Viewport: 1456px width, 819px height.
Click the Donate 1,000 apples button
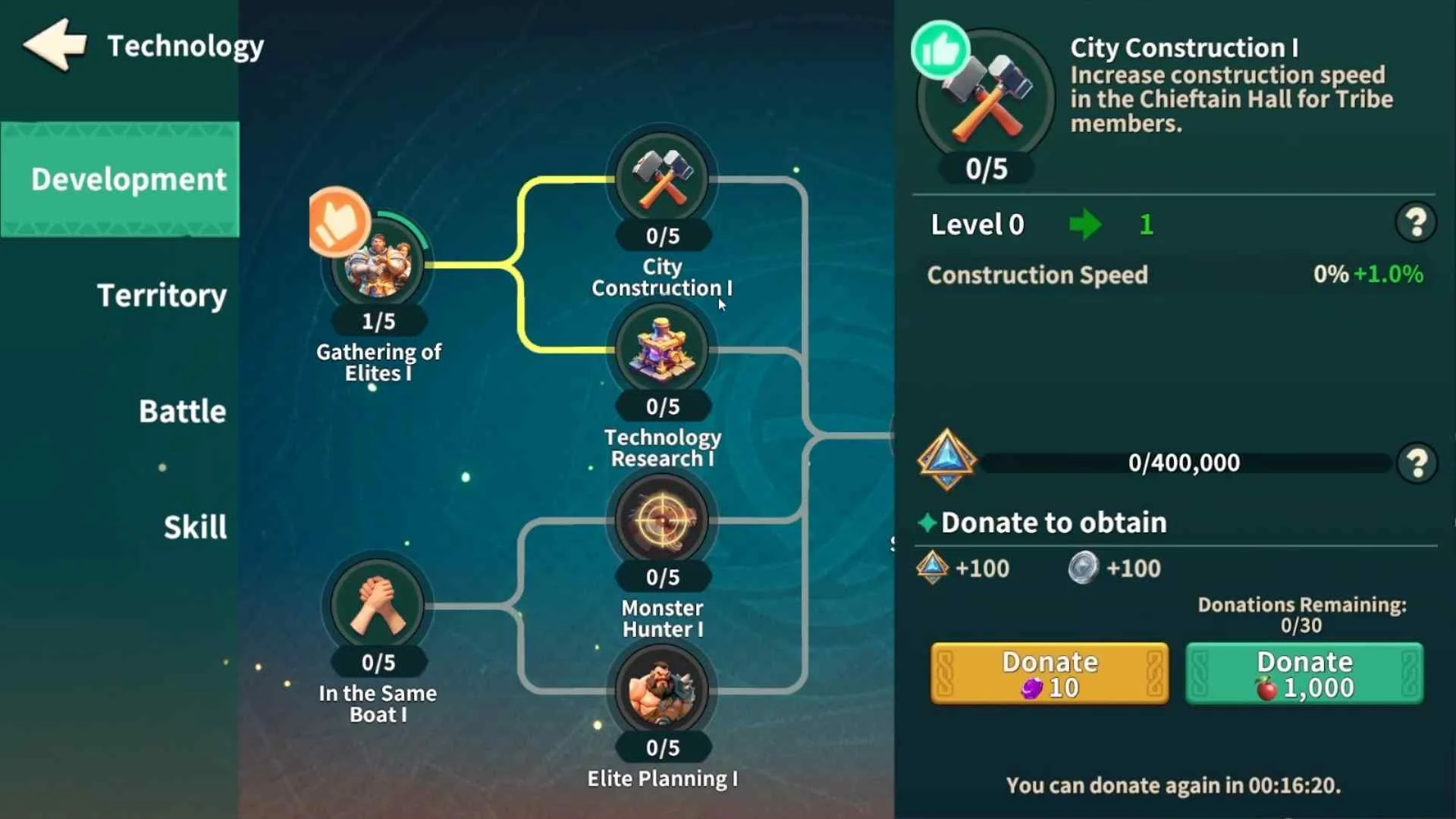(1303, 673)
